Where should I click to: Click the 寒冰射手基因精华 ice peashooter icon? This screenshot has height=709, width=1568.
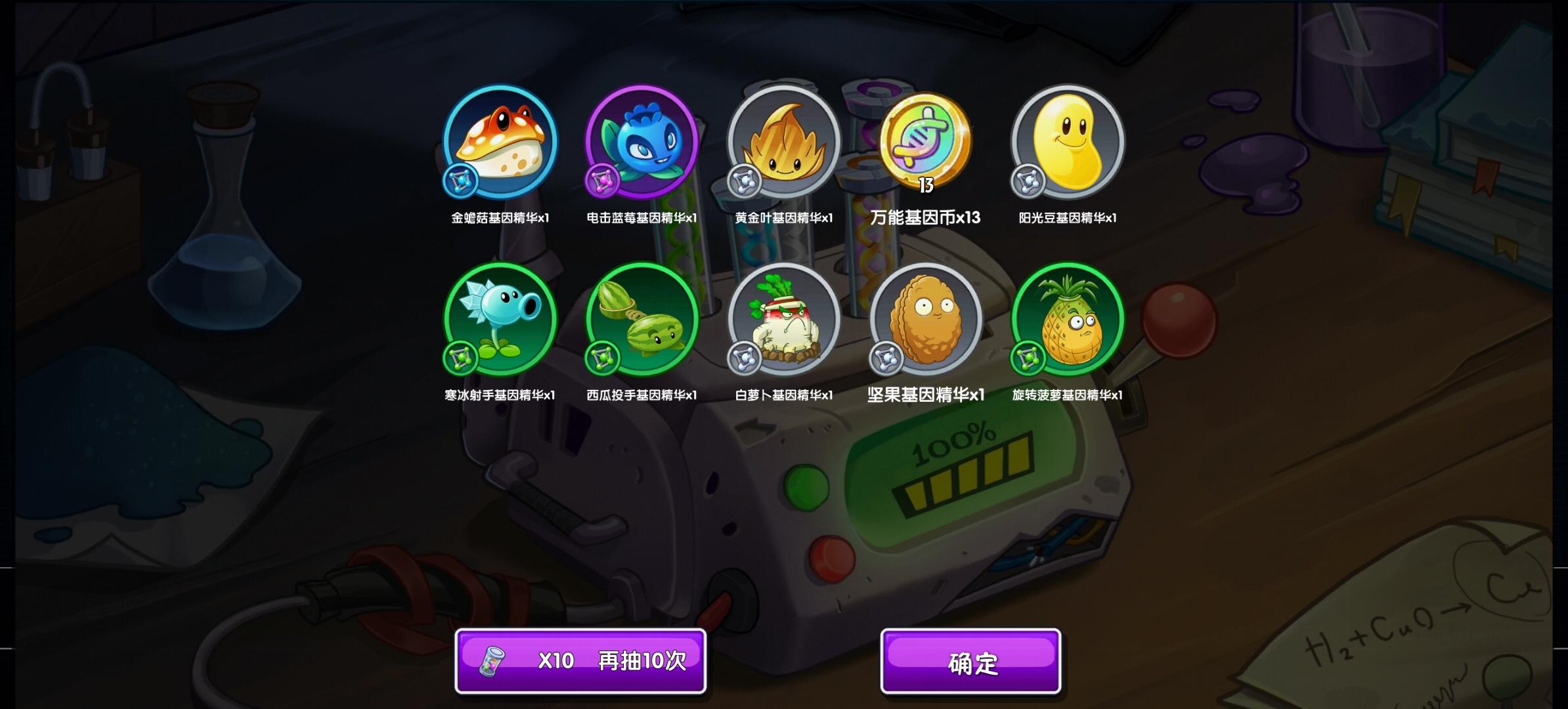[500, 320]
